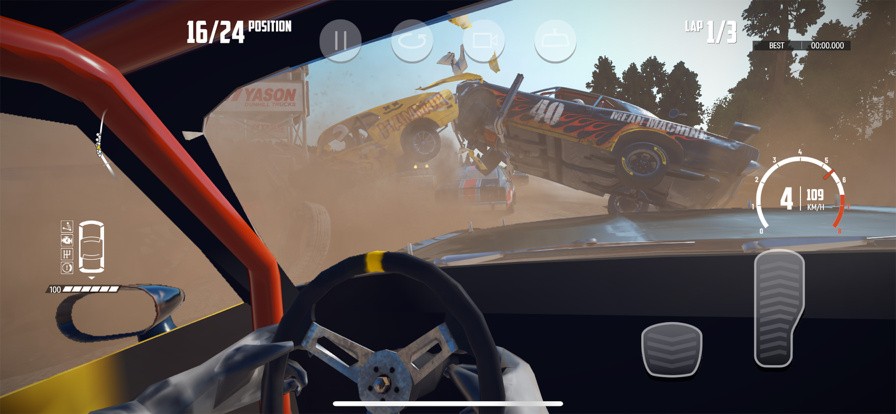This screenshot has width=896, height=414.
Task: Hit the short brake pedal
Action: click(x=671, y=350)
